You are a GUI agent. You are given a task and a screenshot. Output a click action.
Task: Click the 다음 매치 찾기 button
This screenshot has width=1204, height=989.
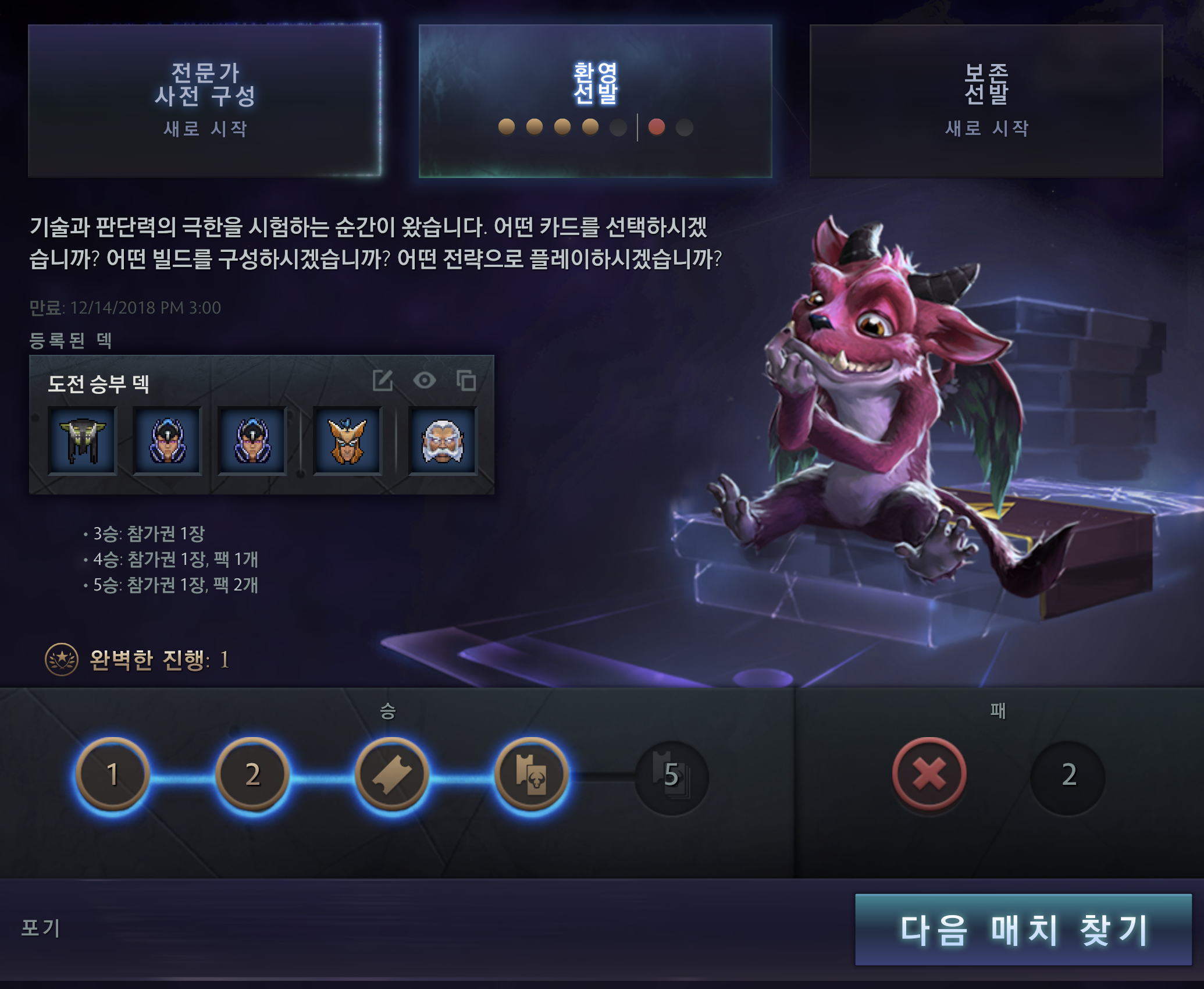coord(1023,929)
